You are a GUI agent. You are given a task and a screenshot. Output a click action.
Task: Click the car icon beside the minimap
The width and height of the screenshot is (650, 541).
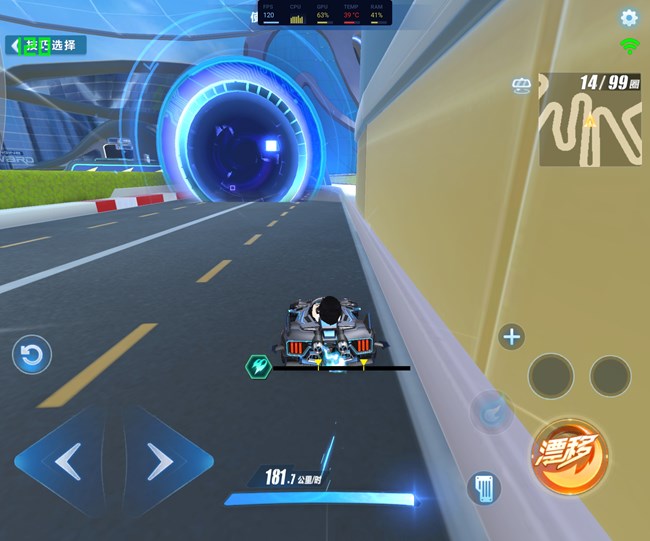(x=521, y=86)
